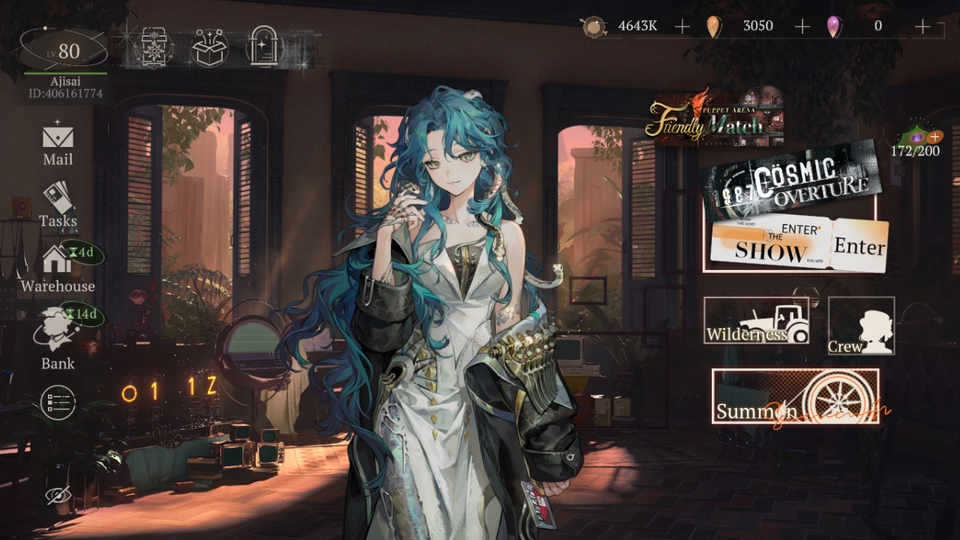Viewport: 960px width, 540px height.
Task: Open the Summon screen
Action: coord(795,398)
